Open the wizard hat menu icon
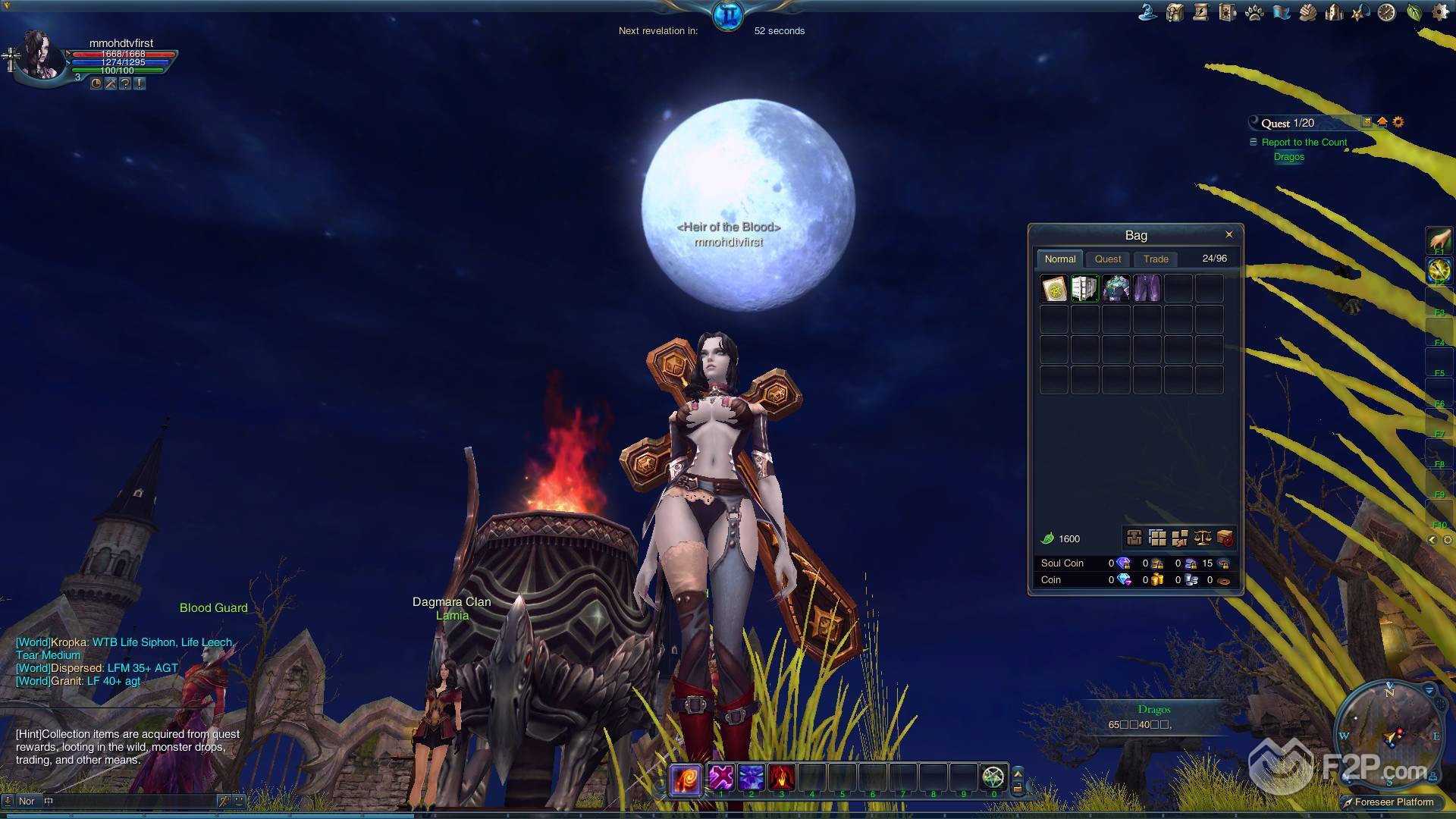Image resolution: width=1456 pixels, height=819 pixels. (x=1148, y=12)
